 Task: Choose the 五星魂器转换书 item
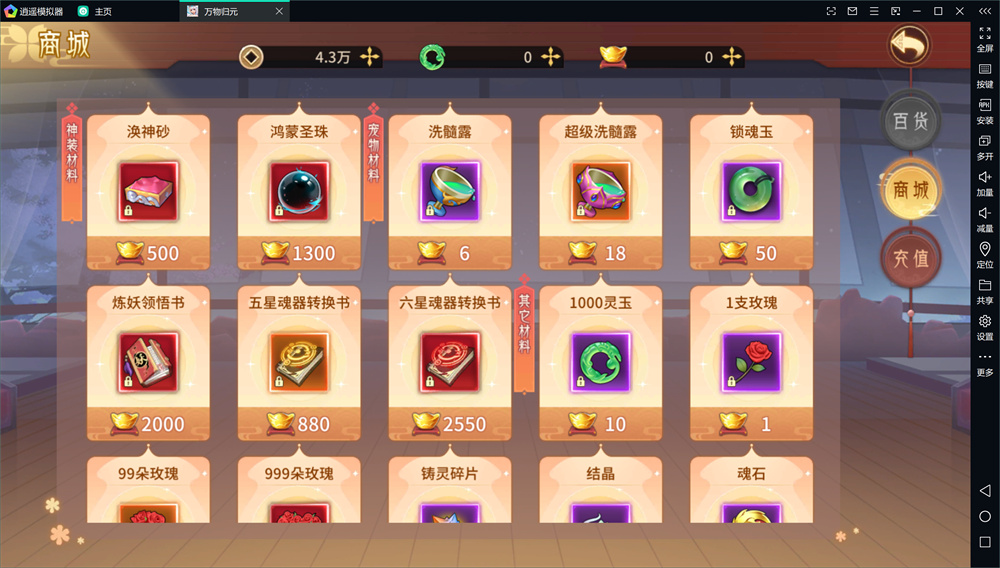pos(299,362)
